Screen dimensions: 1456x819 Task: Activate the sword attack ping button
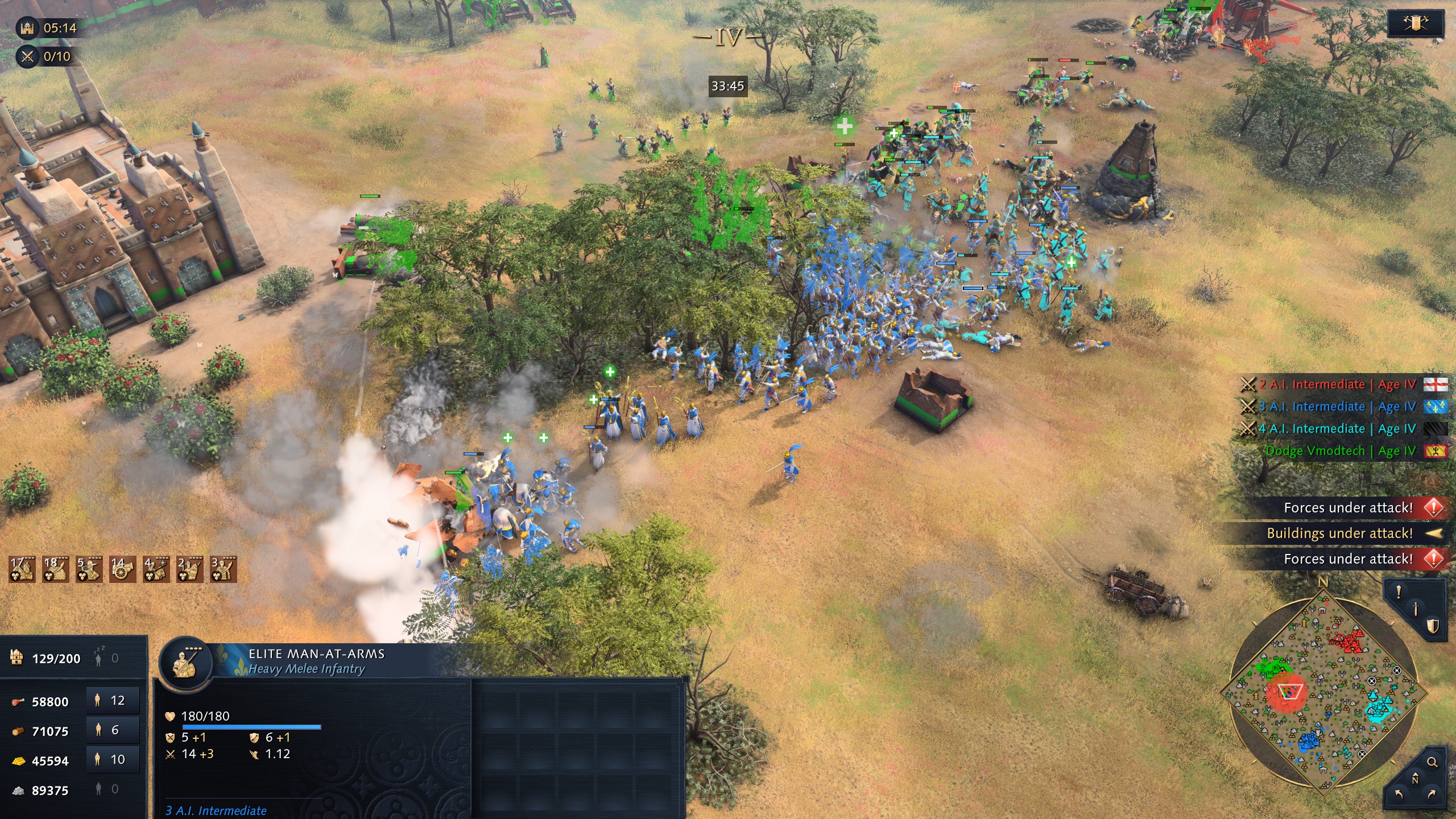[1416, 609]
